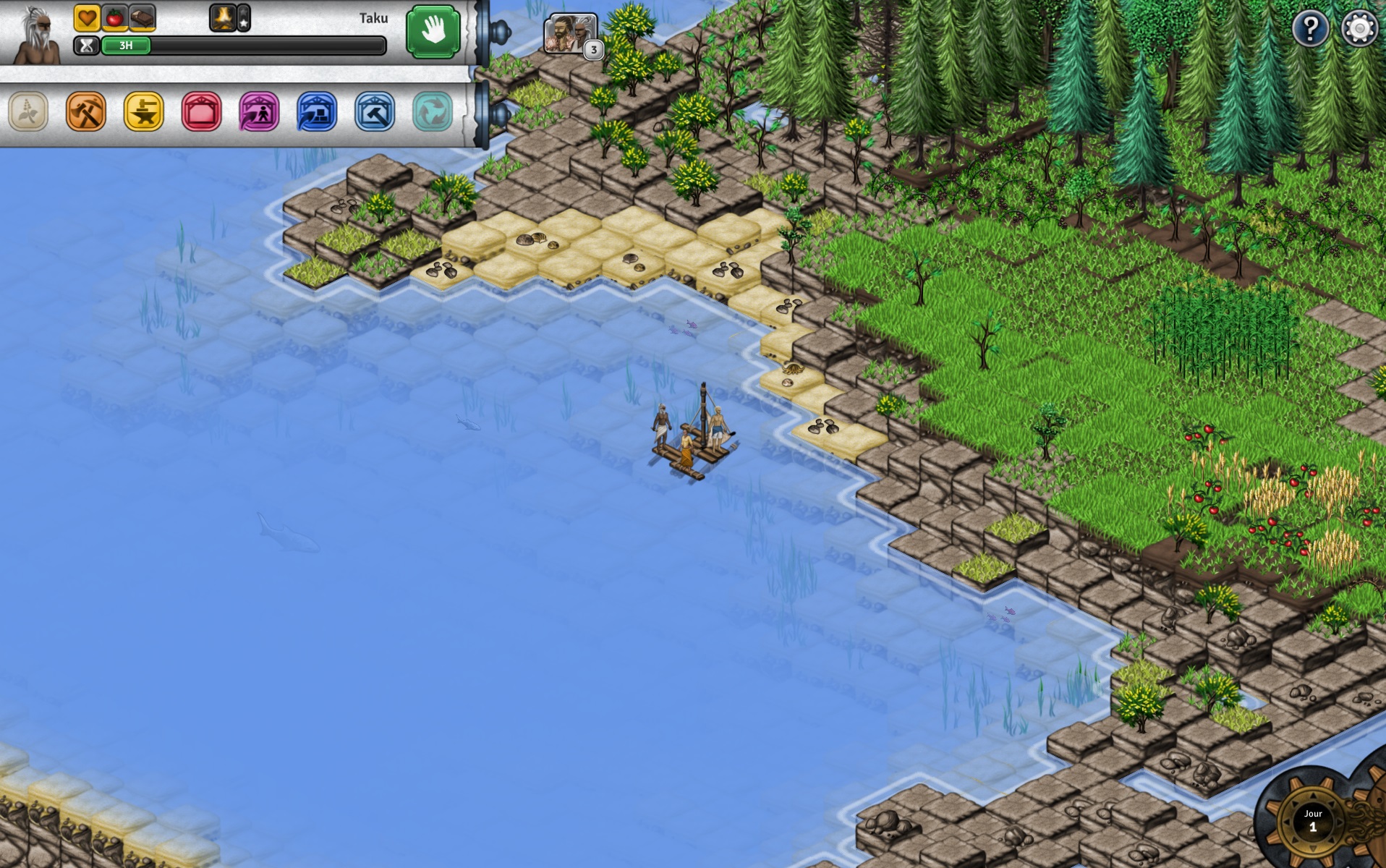This screenshot has width=1386, height=868.
Task: Open the plant gathering action category
Action: coord(28,111)
